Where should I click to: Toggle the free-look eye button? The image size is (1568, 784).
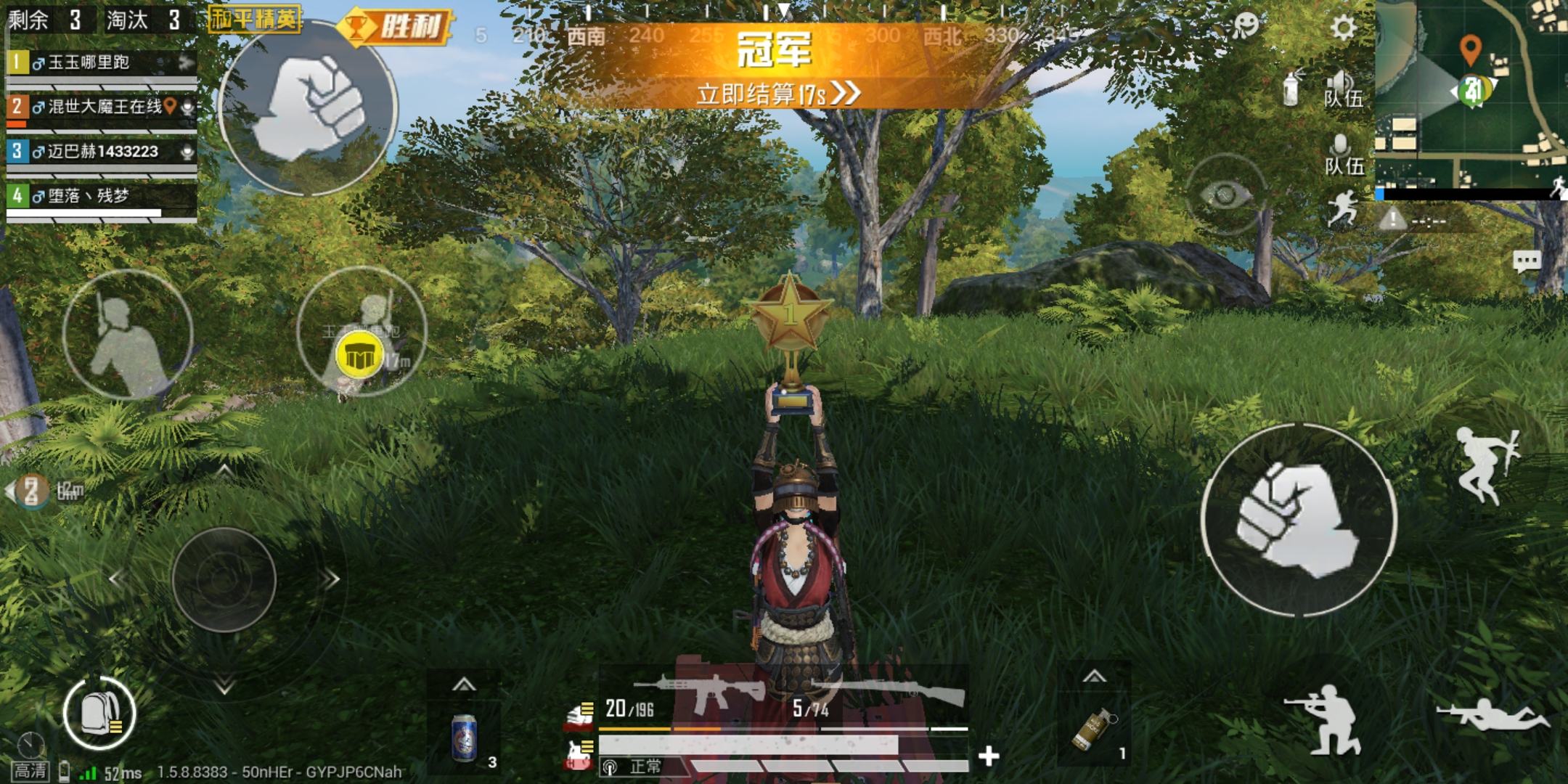tap(1225, 195)
